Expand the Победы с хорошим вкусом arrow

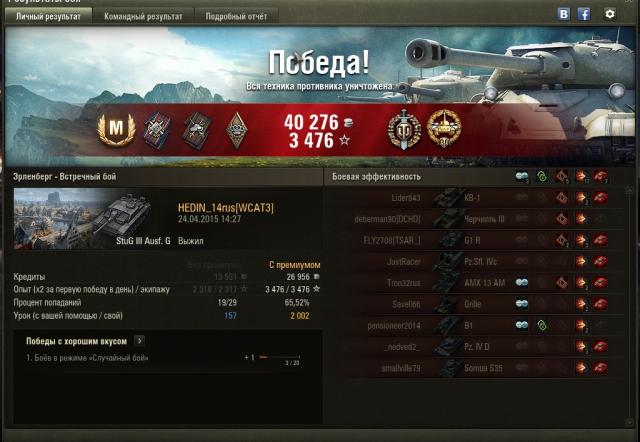[139, 341]
